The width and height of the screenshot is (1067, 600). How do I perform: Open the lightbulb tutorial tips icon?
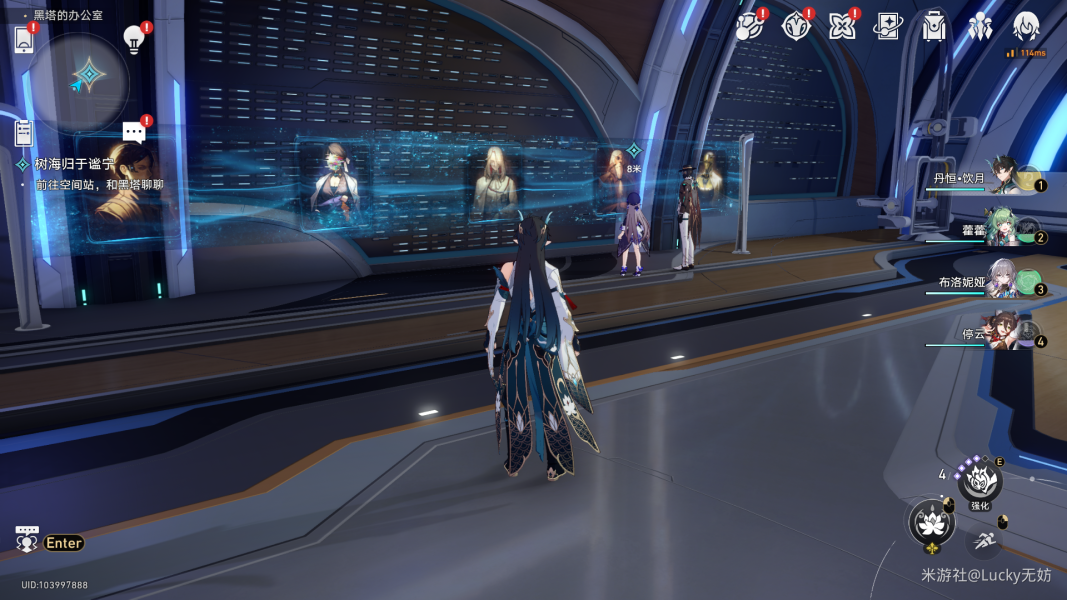click(x=133, y=38)
